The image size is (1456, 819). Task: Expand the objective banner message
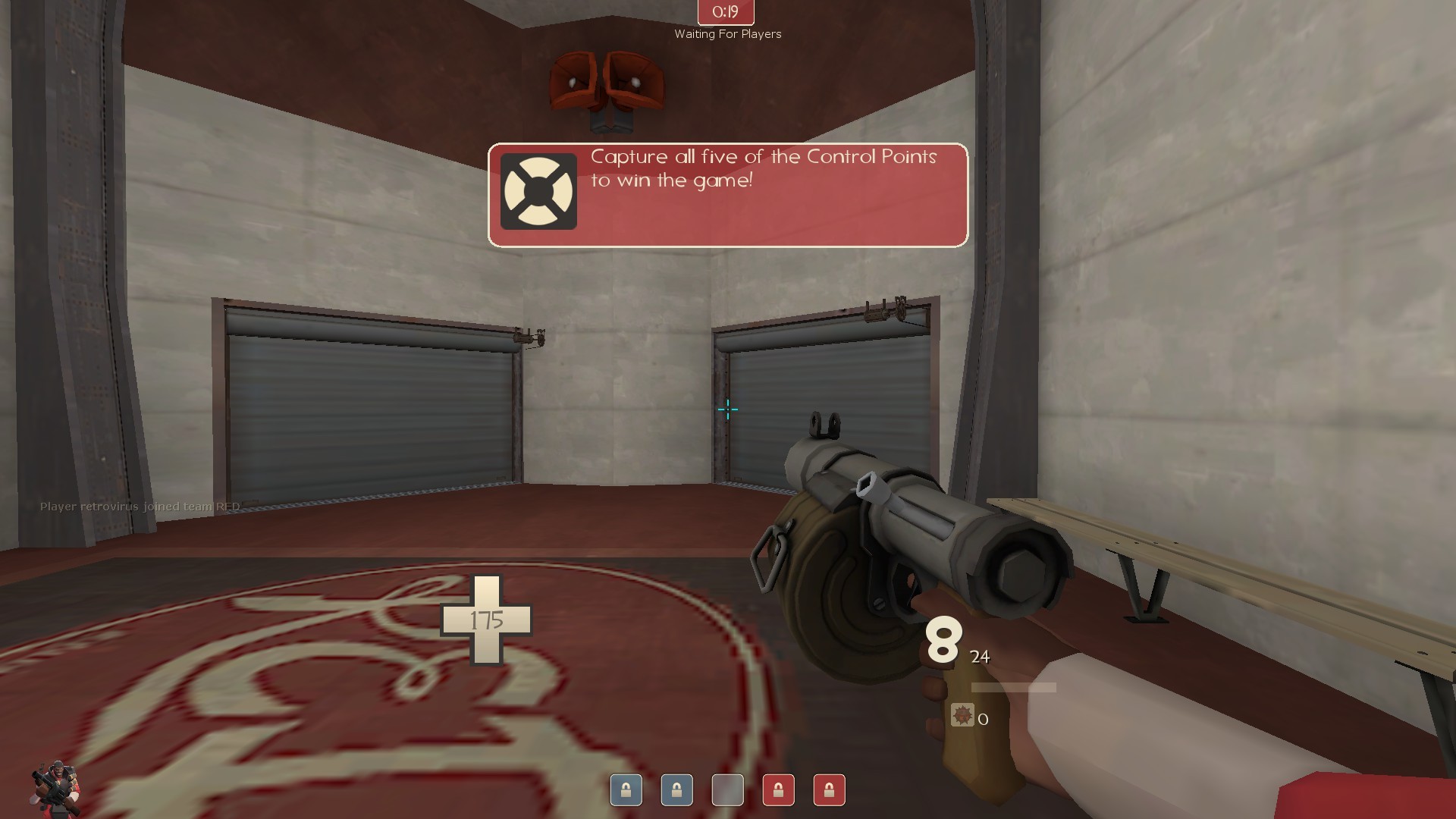point(728,193)
